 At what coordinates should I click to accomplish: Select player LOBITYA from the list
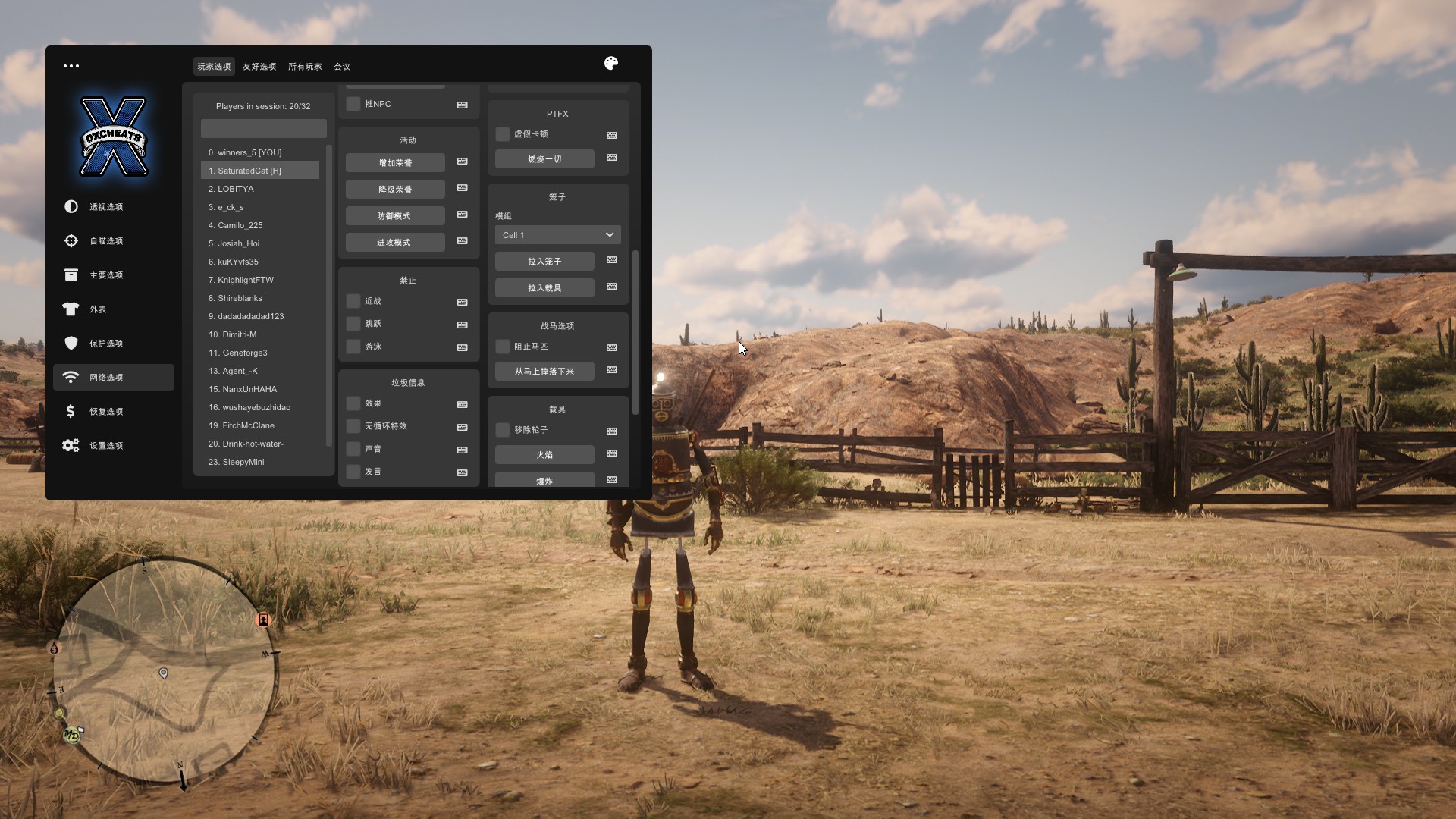(x=236, y=189)
